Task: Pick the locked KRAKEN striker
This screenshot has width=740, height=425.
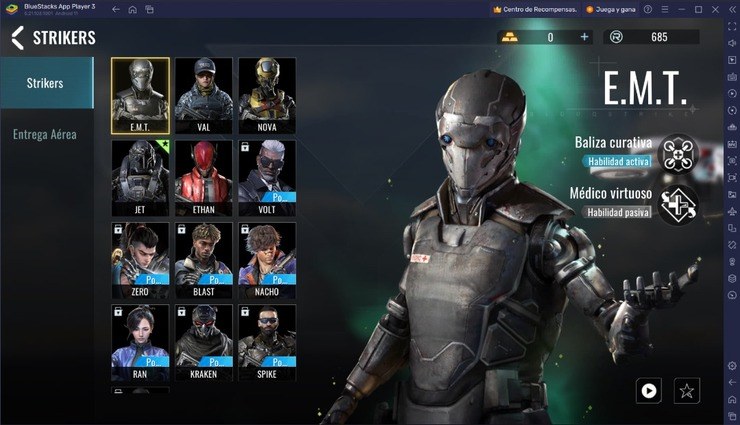Action: (x=204, y=342)
